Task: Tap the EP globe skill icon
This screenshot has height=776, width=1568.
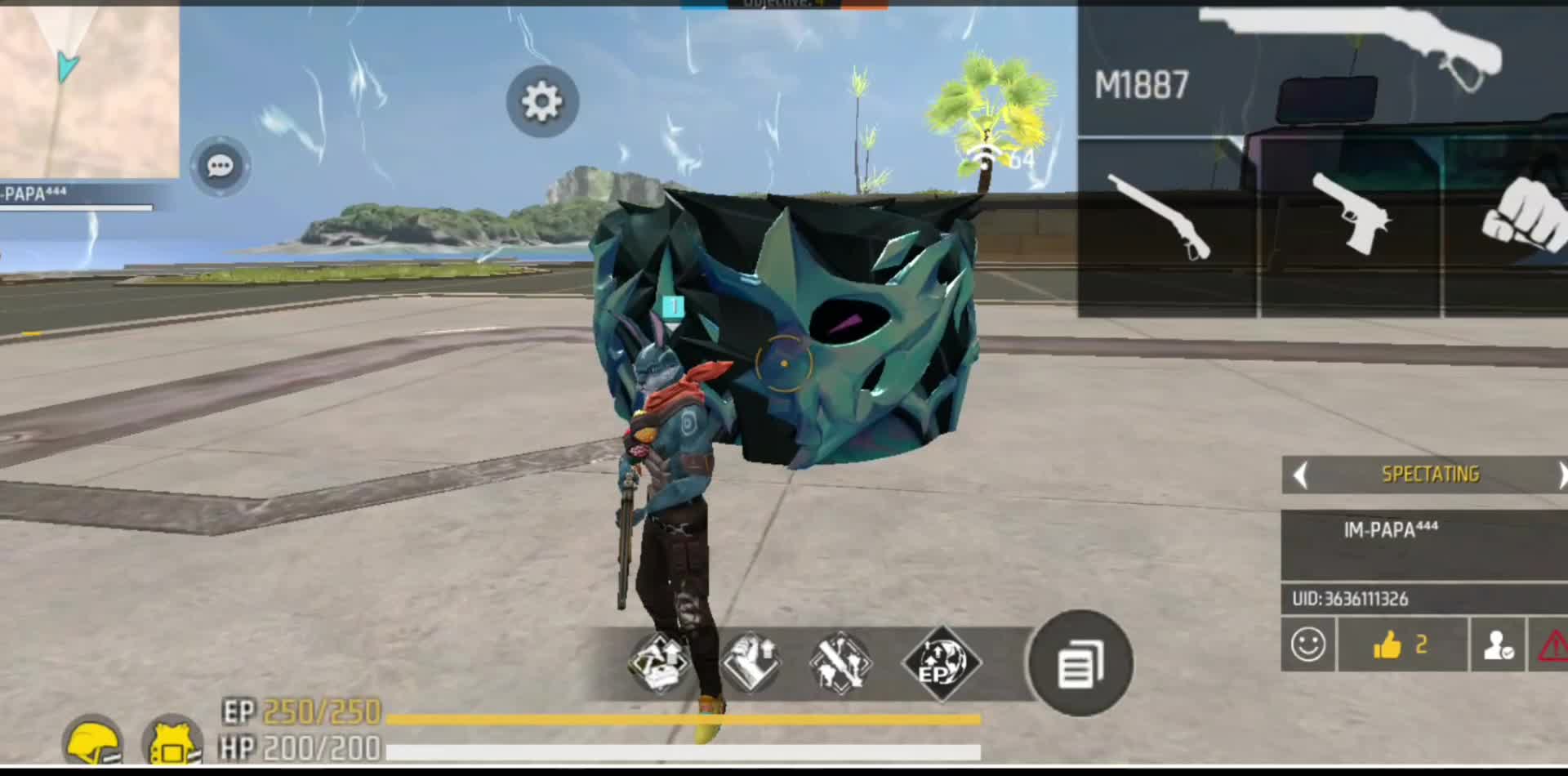Action: coord(940,662)
